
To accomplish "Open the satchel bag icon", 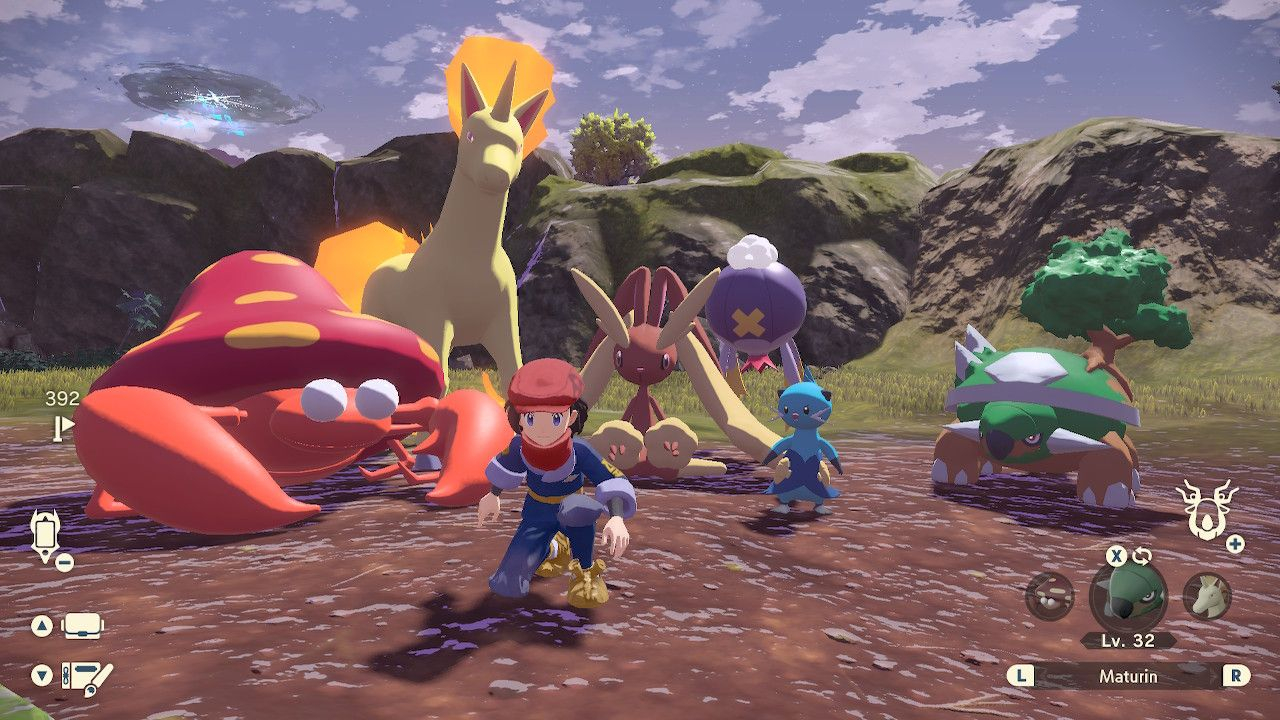I will click(x=83, y=627).
